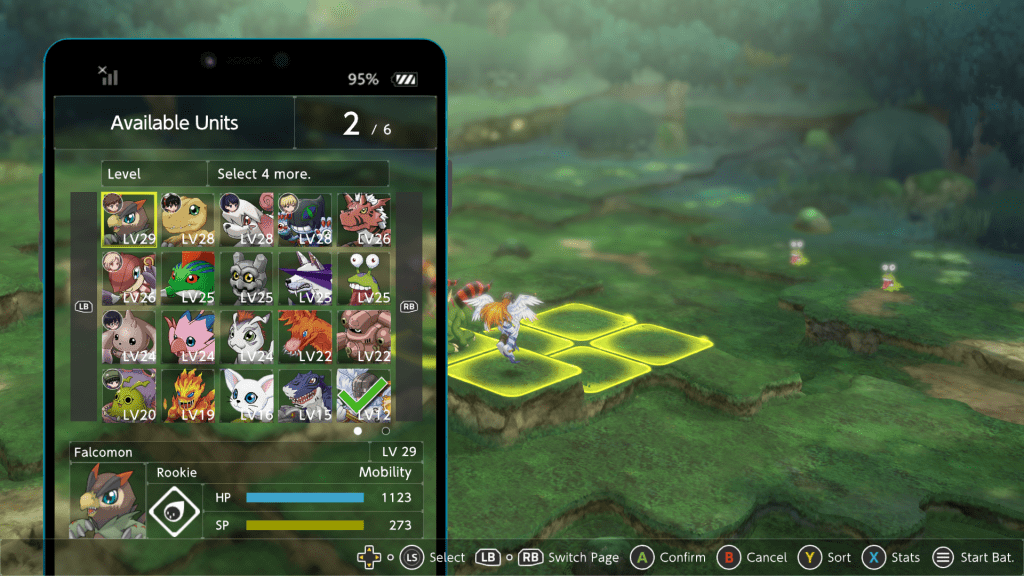Deselect the checkmarked LV12 unit
Screen dimensions: 1024x576
click(x=363, y=395)
